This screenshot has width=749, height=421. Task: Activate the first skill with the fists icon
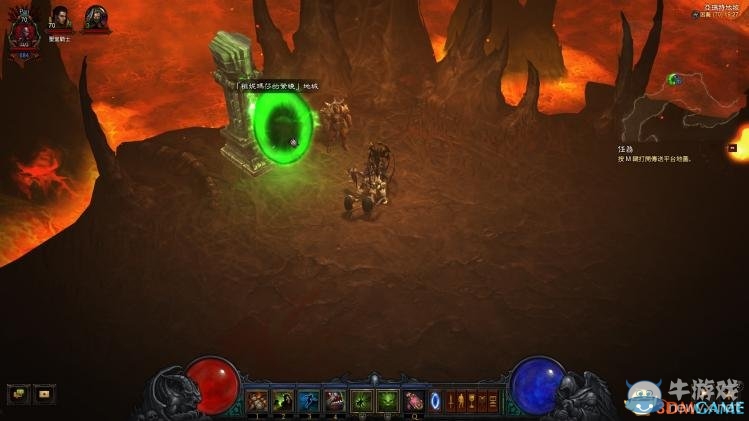257,401
